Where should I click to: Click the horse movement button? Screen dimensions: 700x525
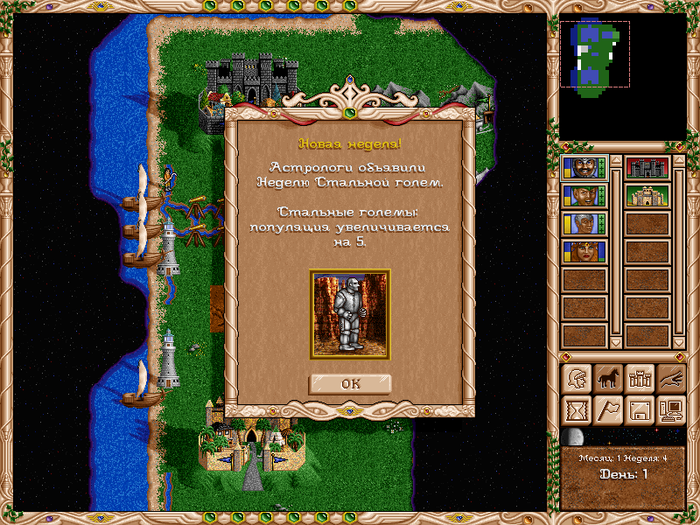point(608,379)
